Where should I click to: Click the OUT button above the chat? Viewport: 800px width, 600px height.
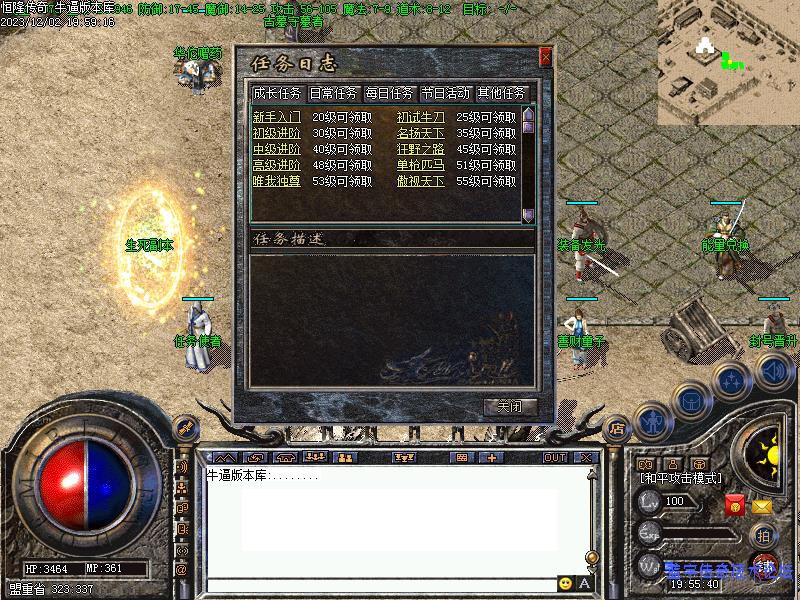[554, 457]
